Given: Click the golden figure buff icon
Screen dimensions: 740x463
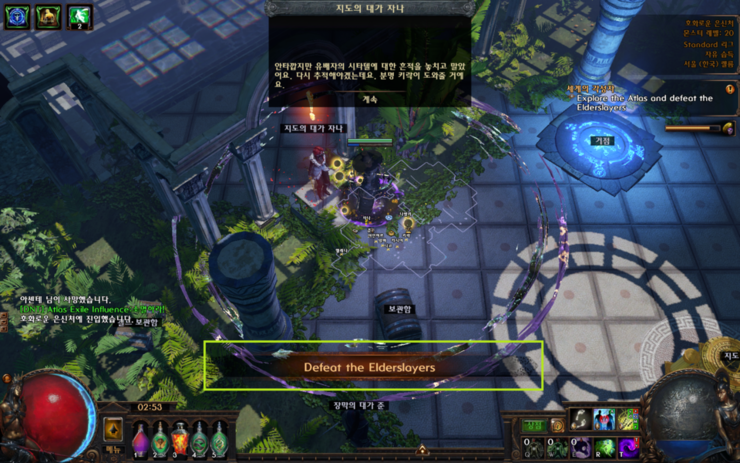Looking at the screenshot, I should (x=48, y=16).
